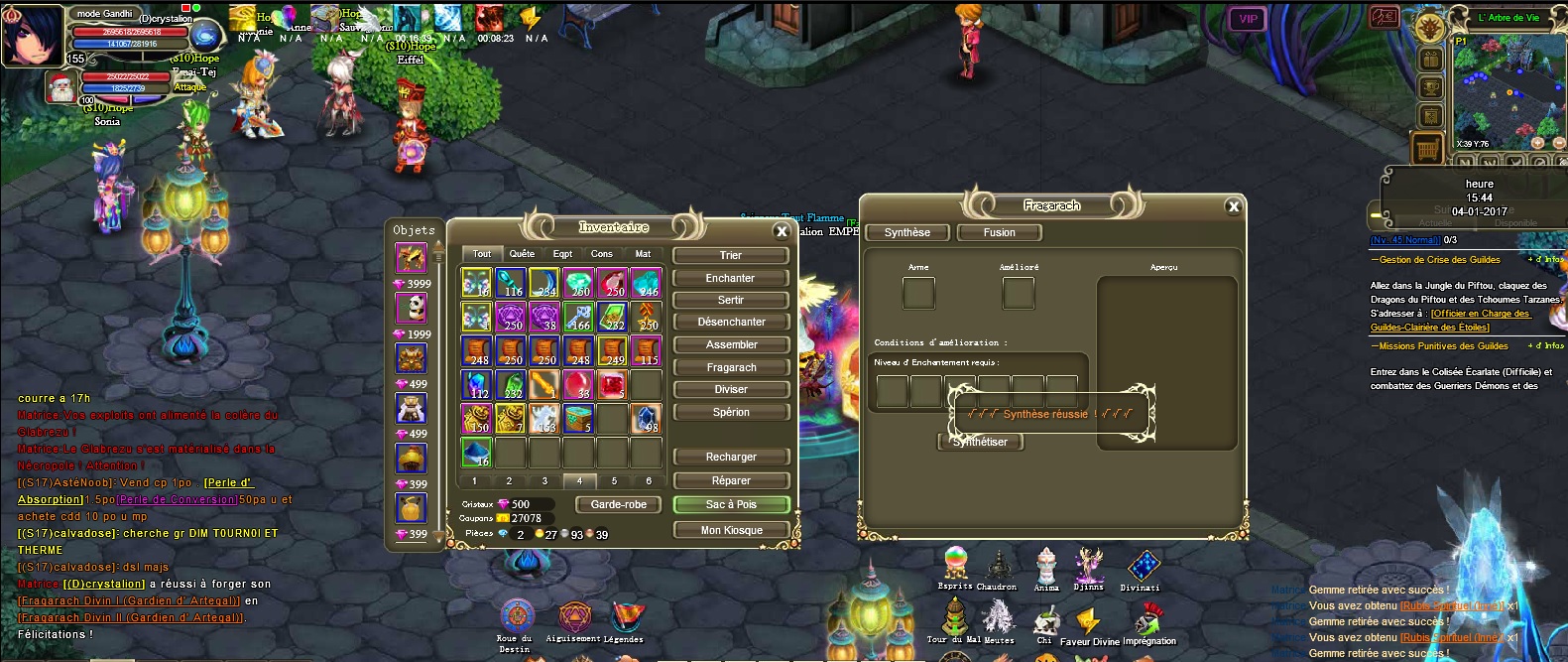Open Sac à Pois bag
The height and width of the screenshot is (662, 1568).
click(731, 505)
